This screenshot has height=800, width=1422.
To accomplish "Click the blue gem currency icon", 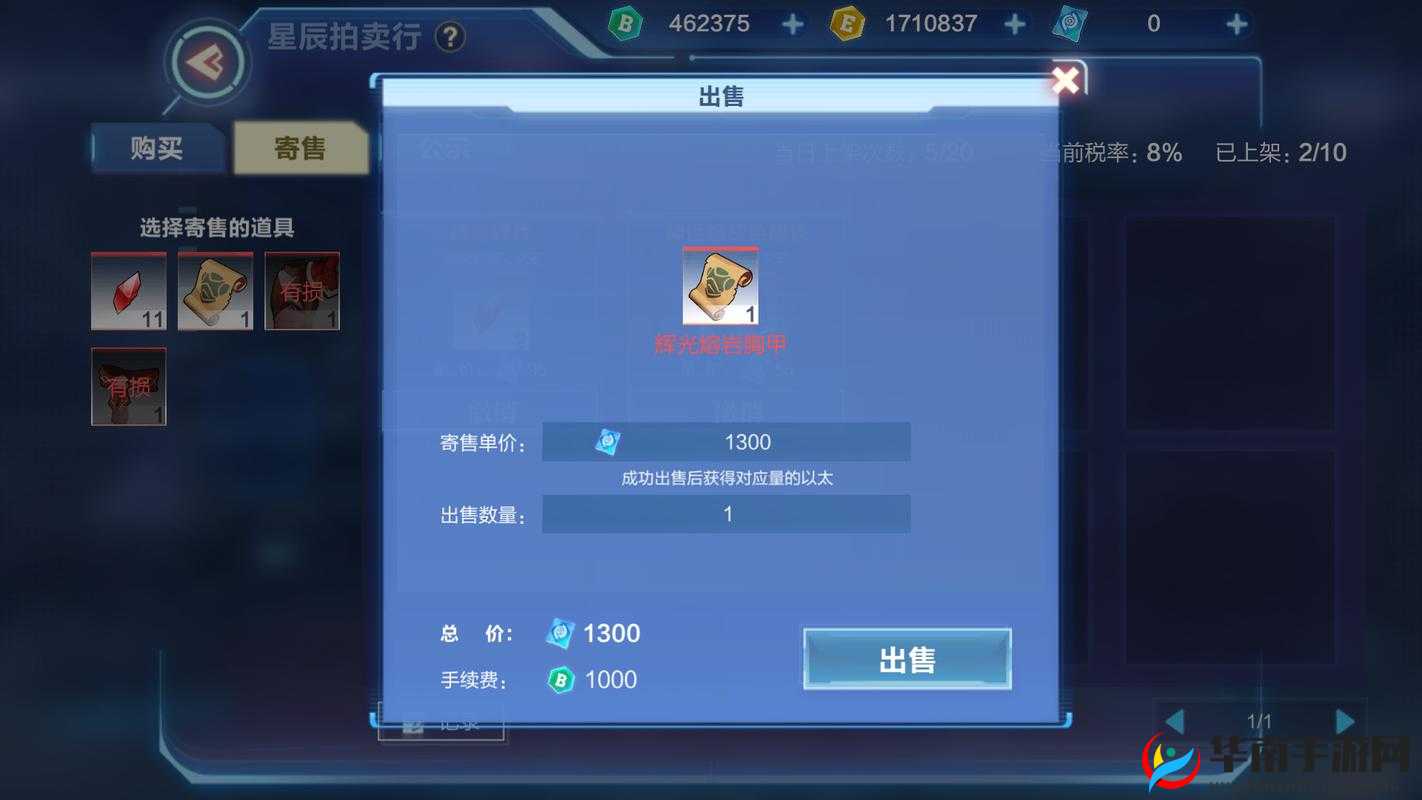I will (625, 23).
